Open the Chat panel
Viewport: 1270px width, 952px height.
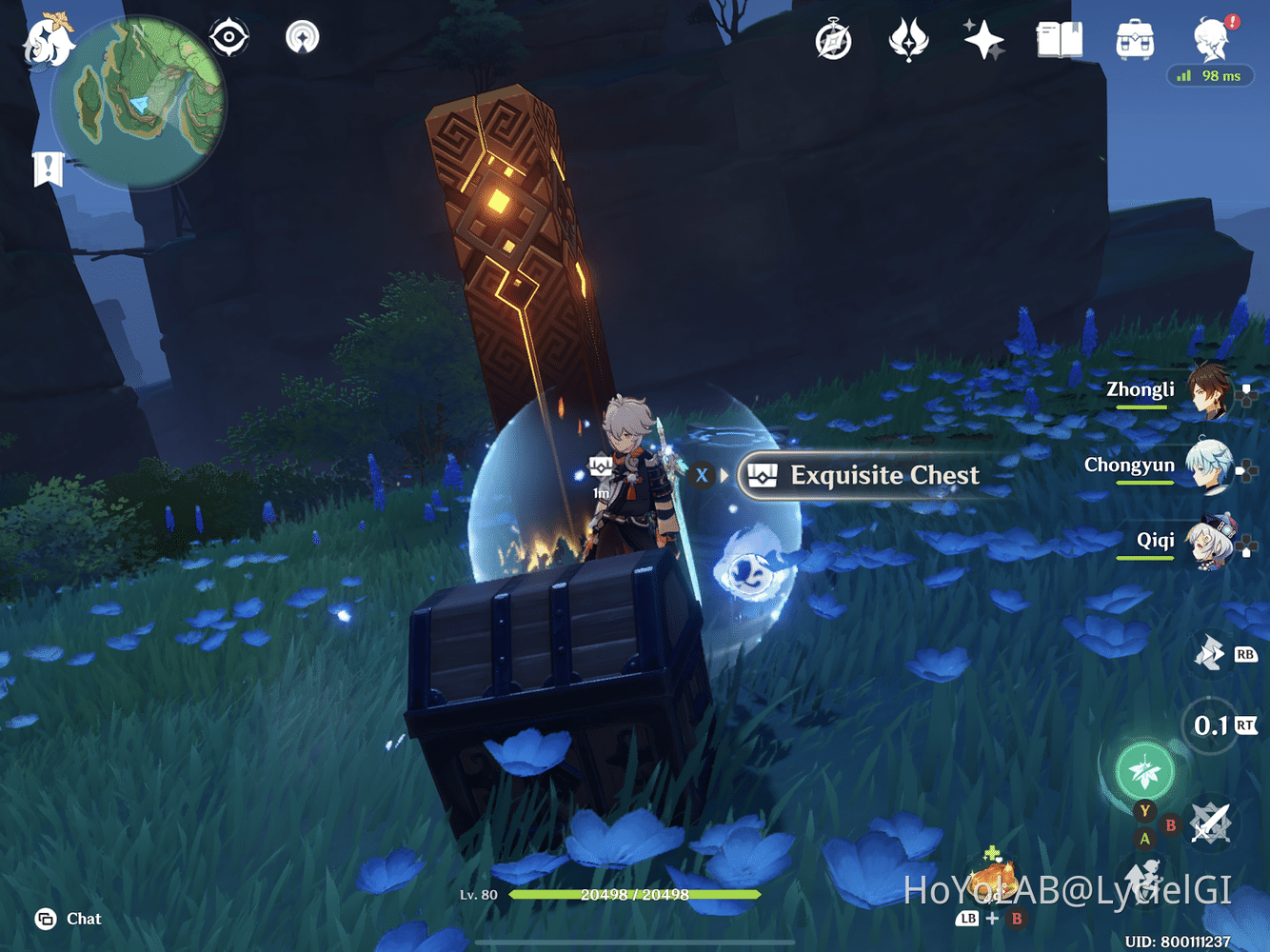[x=67, y=919]
